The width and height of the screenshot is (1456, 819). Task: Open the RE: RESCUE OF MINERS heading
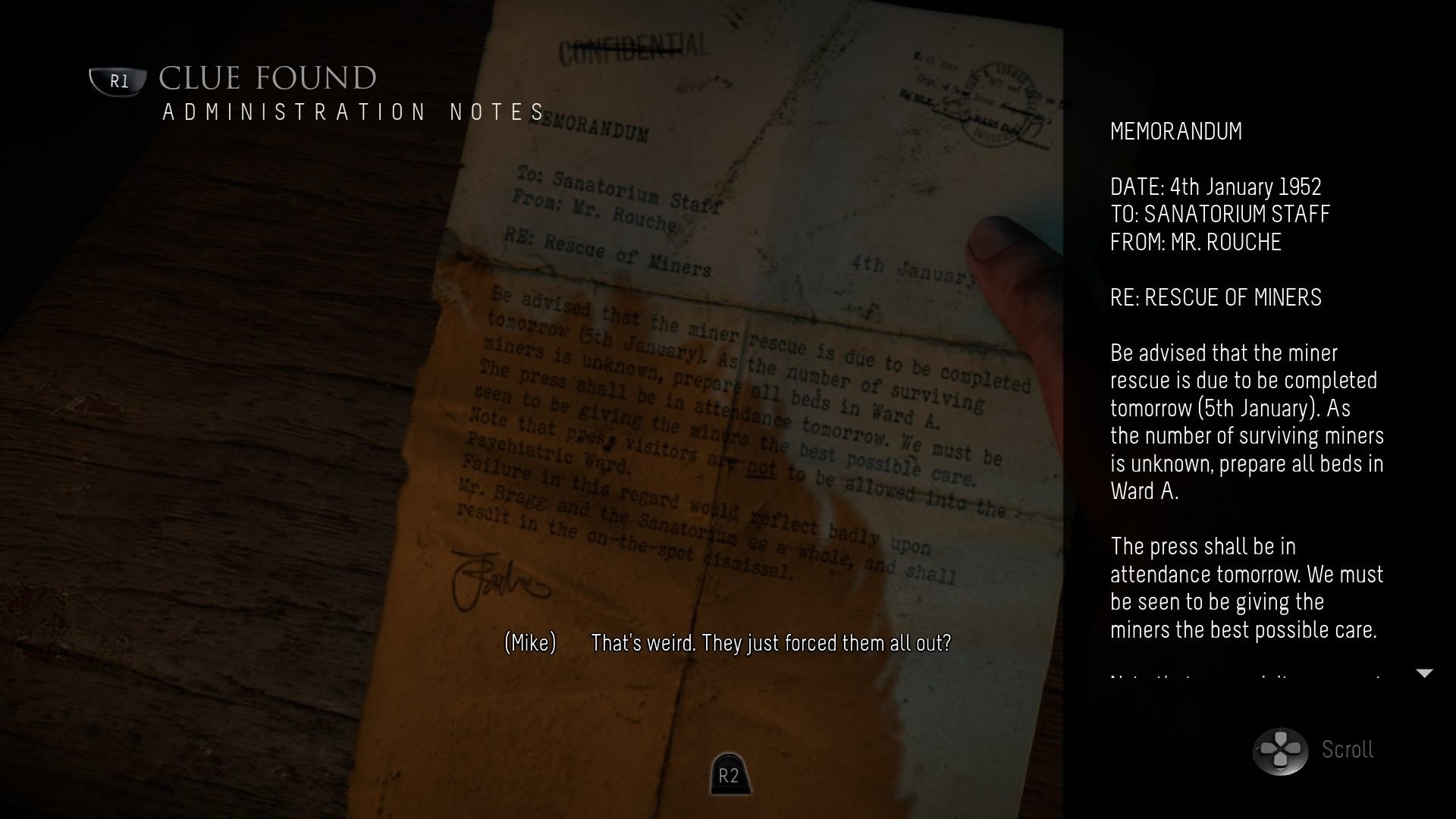1215,297
